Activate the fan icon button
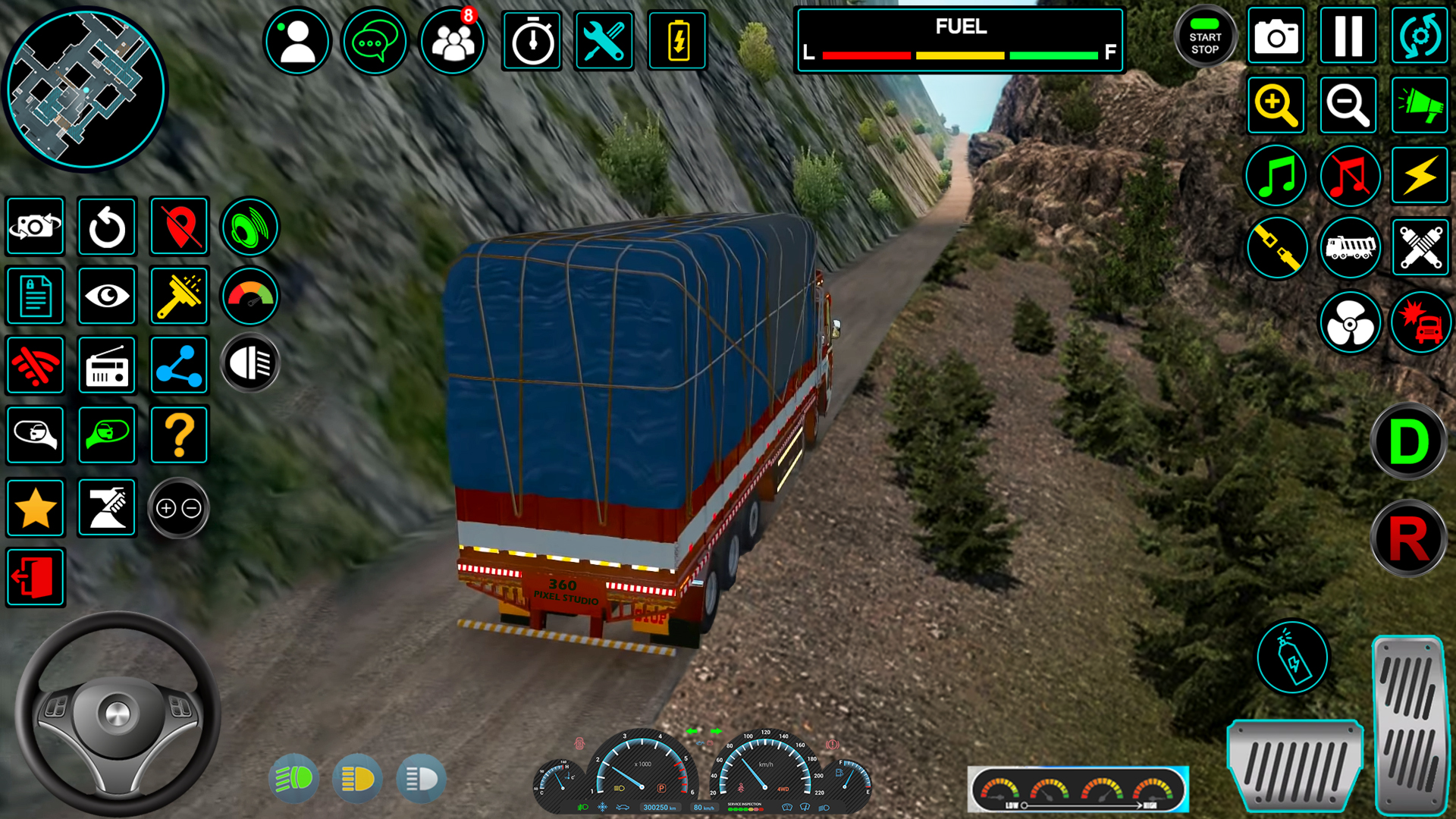Screen dimensions: 1456x819 [1350, 323]
